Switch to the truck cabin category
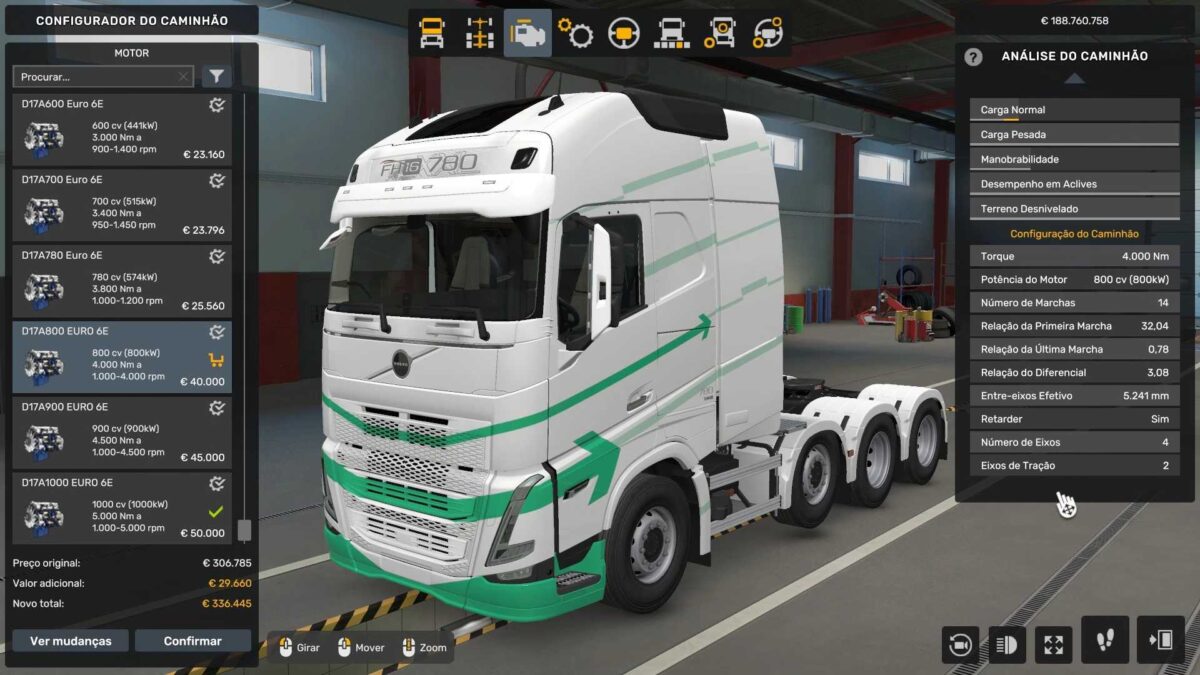1200x675 pixels. point(432,33)
